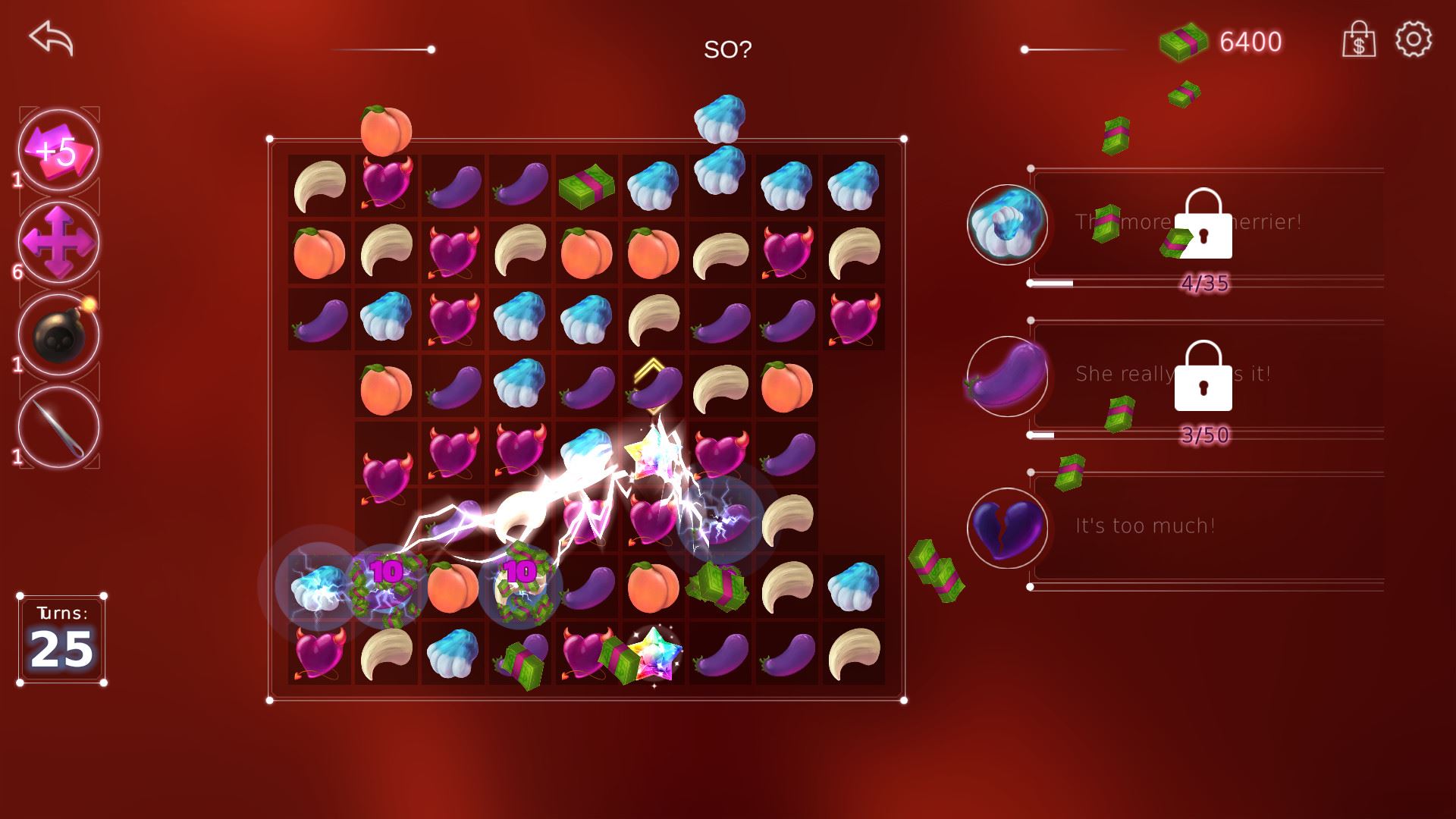
Task: Click the cash stack counter showing 6400
Action: point(1221,42)
